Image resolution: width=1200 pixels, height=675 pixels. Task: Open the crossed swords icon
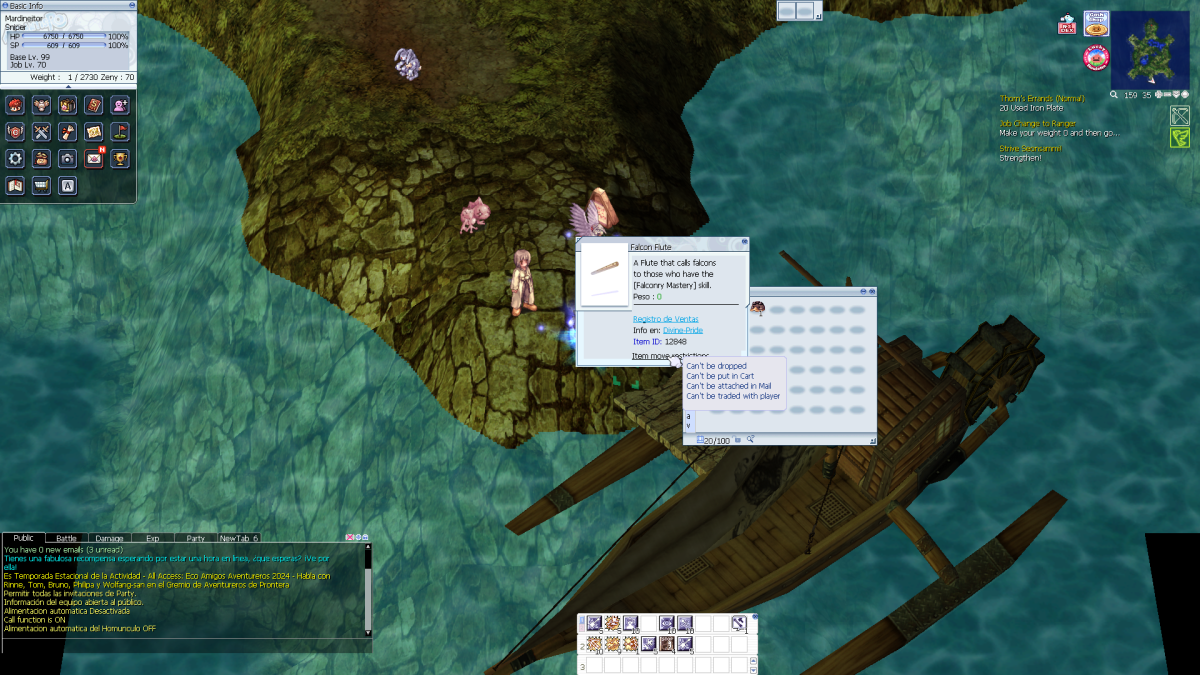[41, 132]
